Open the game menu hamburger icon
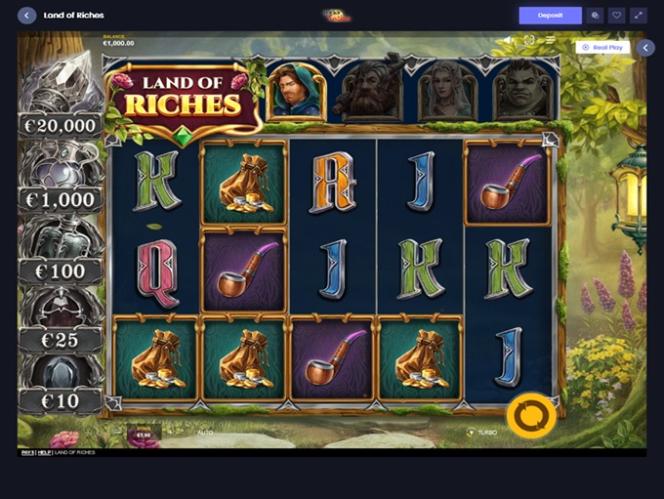This screenshot has width=664, height=499. coord(549,41)
